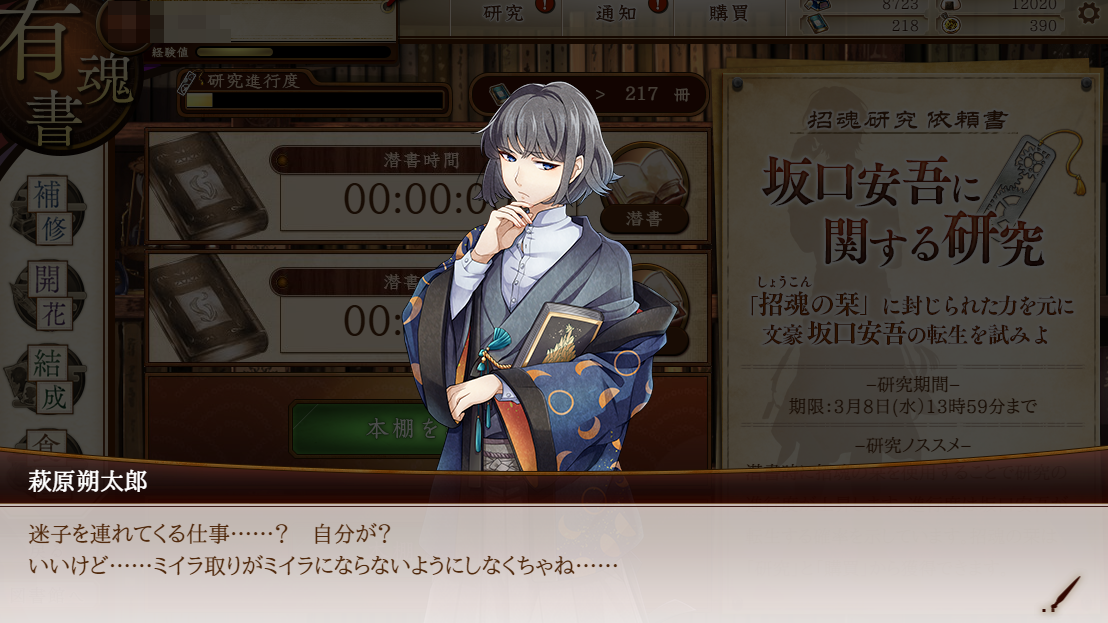Open the 通知 notifications menu
Viewport: 1108px width, 623px height.
click(617, 13)
